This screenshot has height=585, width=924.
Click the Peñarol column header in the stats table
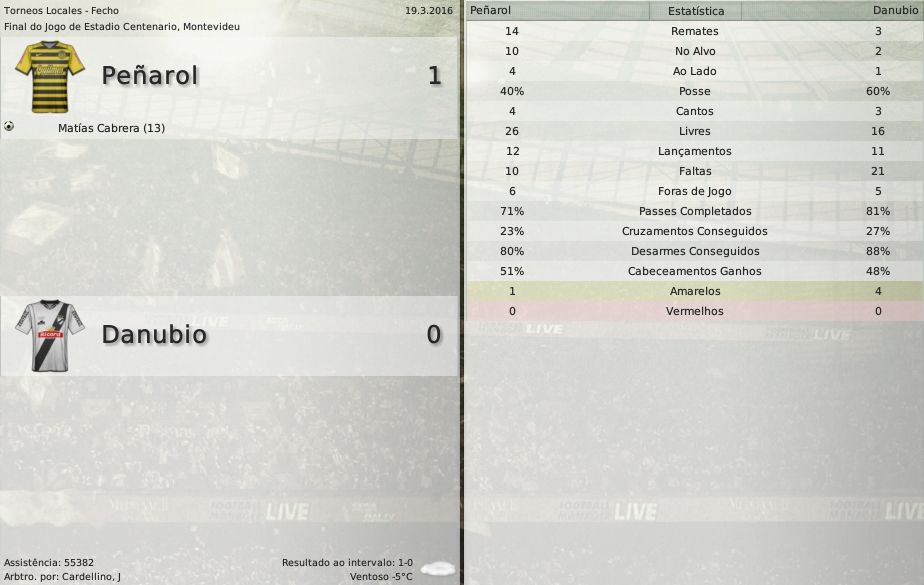tap(491, 10)
